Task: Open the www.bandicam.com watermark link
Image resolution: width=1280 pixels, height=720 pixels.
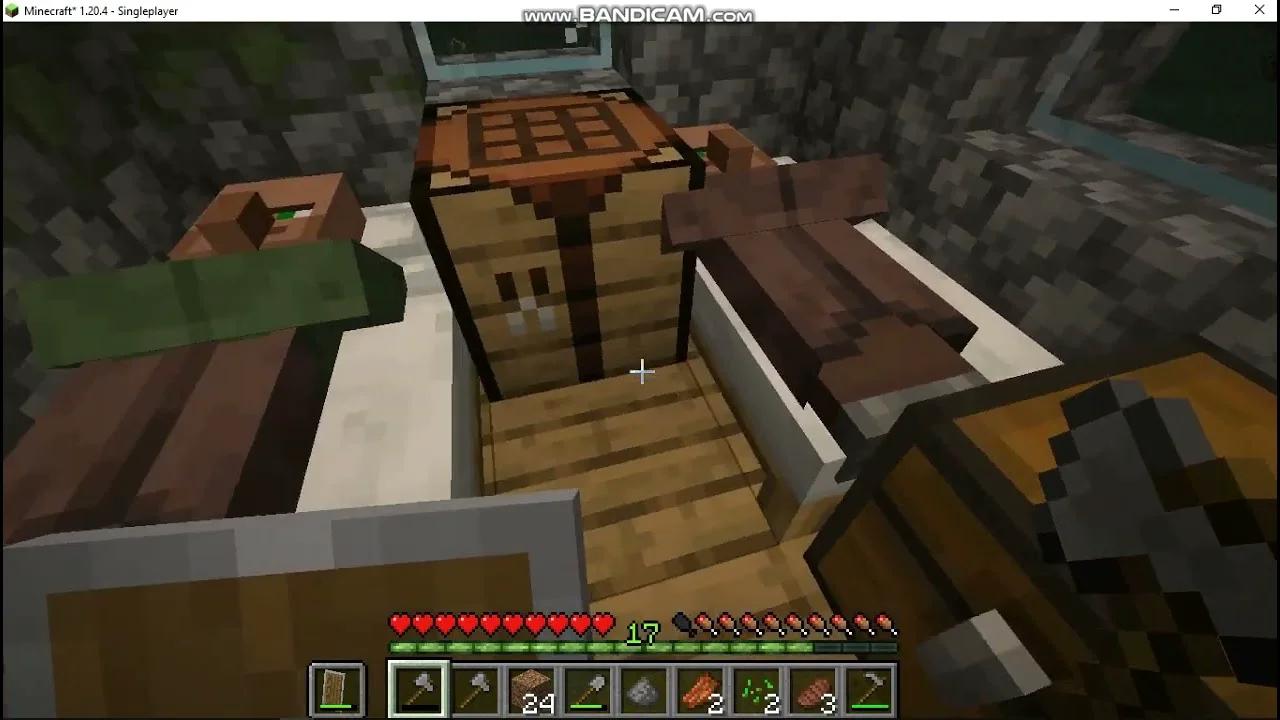Action: point(638,15)
